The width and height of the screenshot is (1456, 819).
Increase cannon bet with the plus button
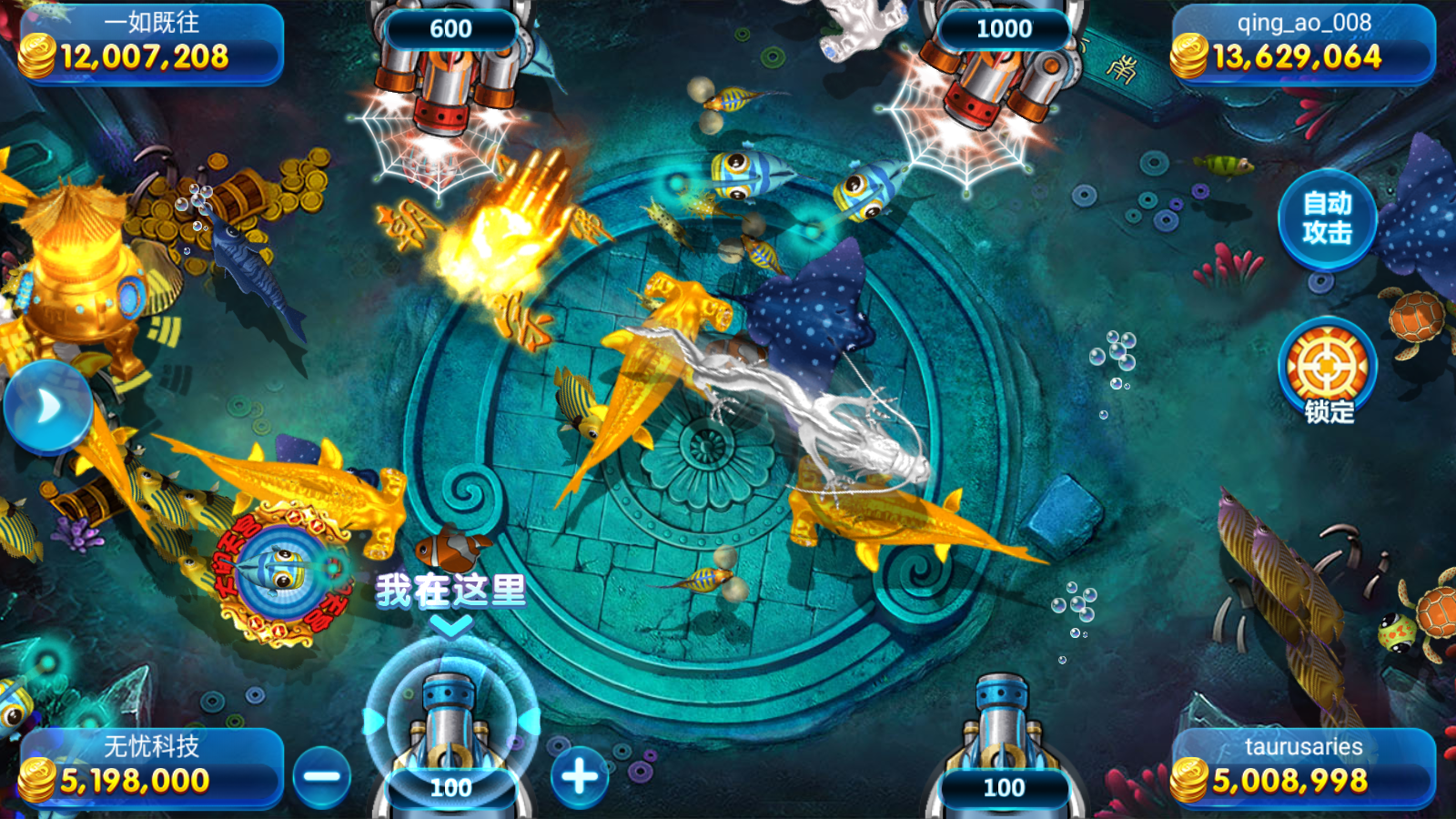[x=580, y=777]
